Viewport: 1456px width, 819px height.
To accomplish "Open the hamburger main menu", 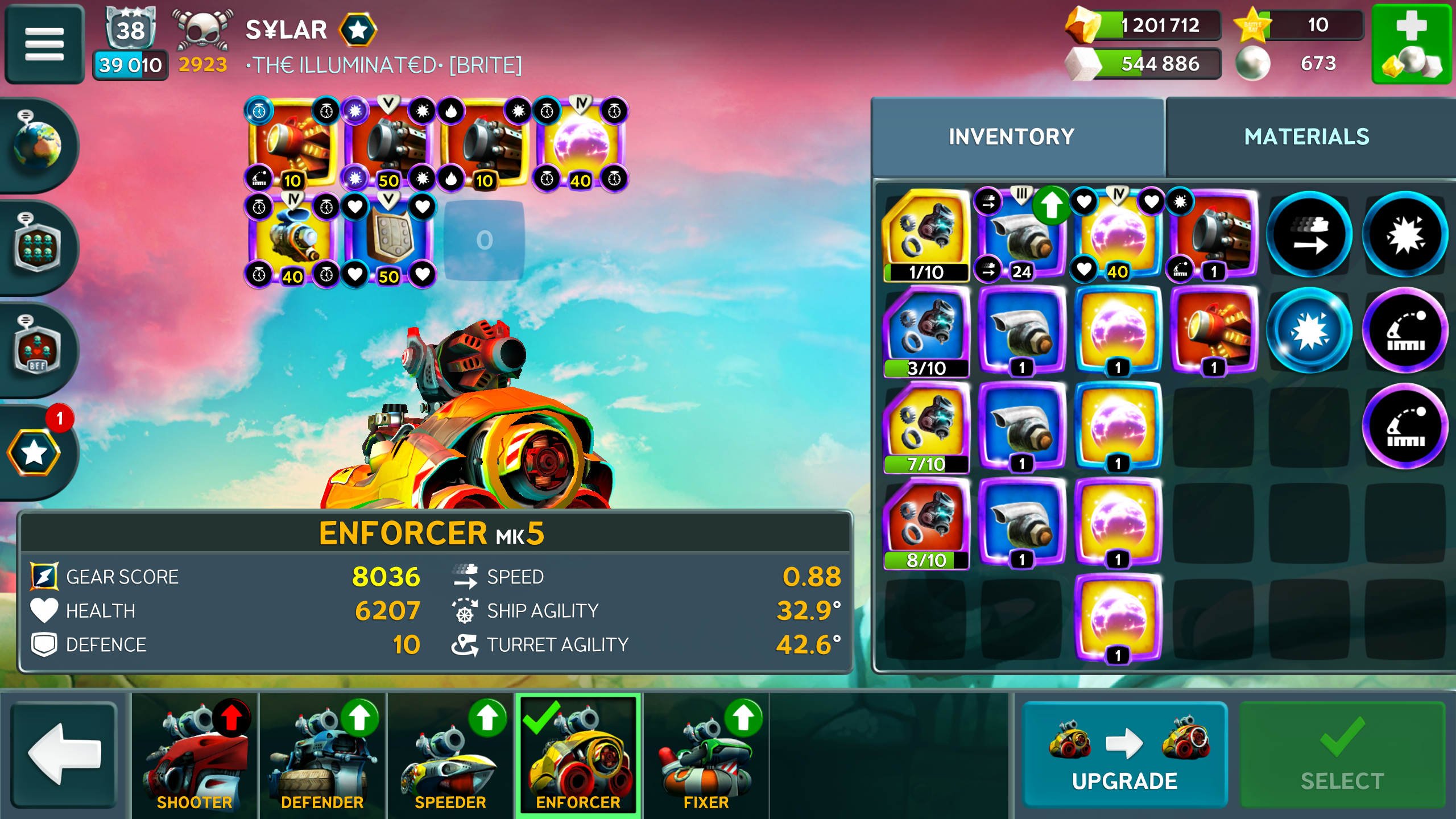I will (44, 44).
